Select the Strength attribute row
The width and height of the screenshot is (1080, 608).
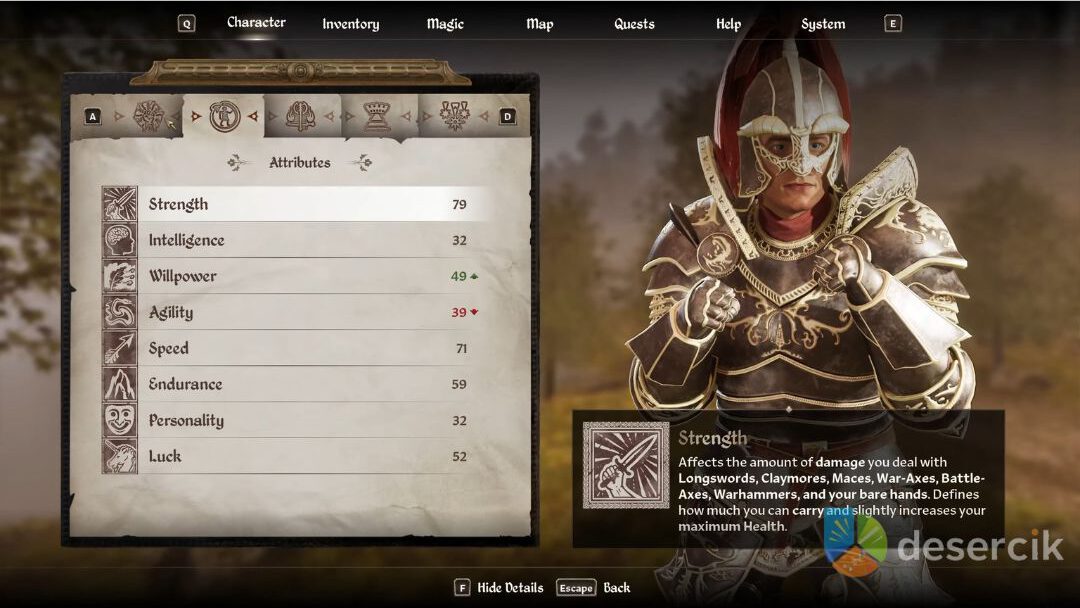pos(300,204)
